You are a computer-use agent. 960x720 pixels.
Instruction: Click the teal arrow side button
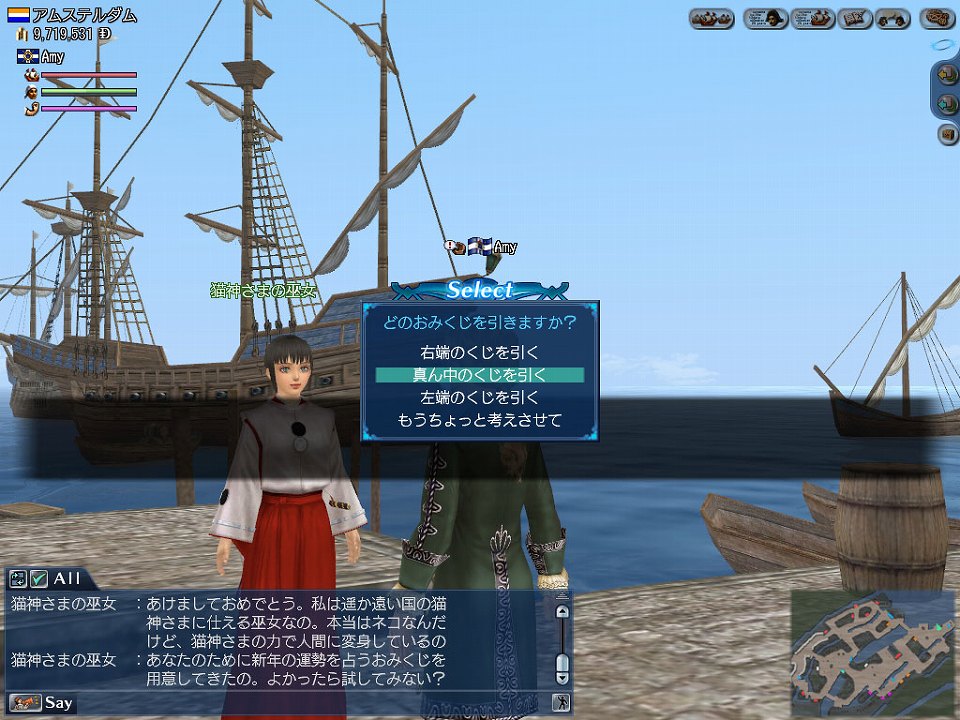click(x=948, y=103)
